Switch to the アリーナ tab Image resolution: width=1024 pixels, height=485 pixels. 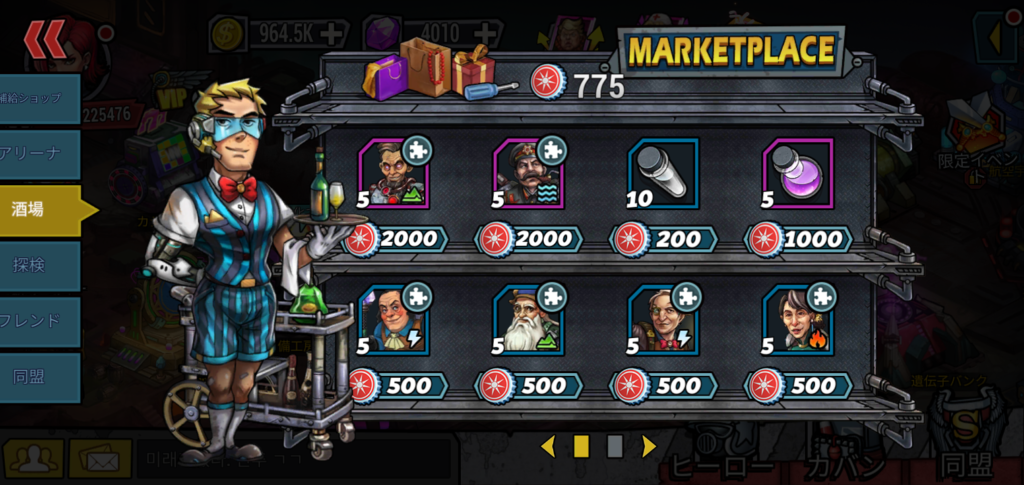(39, 154)
